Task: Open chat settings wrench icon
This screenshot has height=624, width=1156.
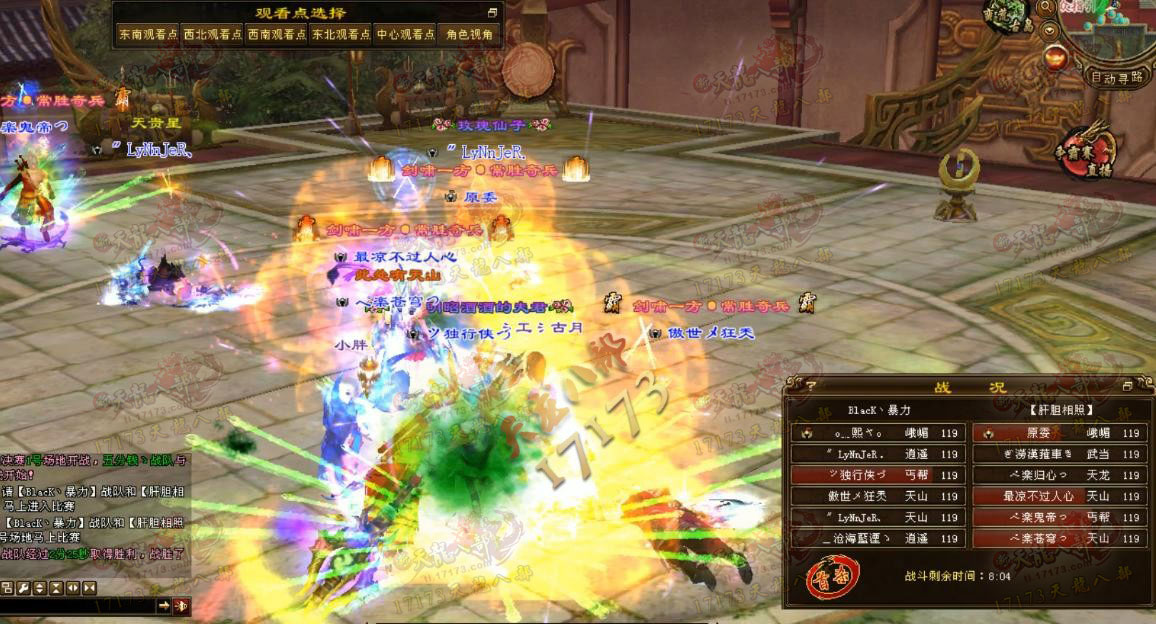Action: tap(23, 587)
